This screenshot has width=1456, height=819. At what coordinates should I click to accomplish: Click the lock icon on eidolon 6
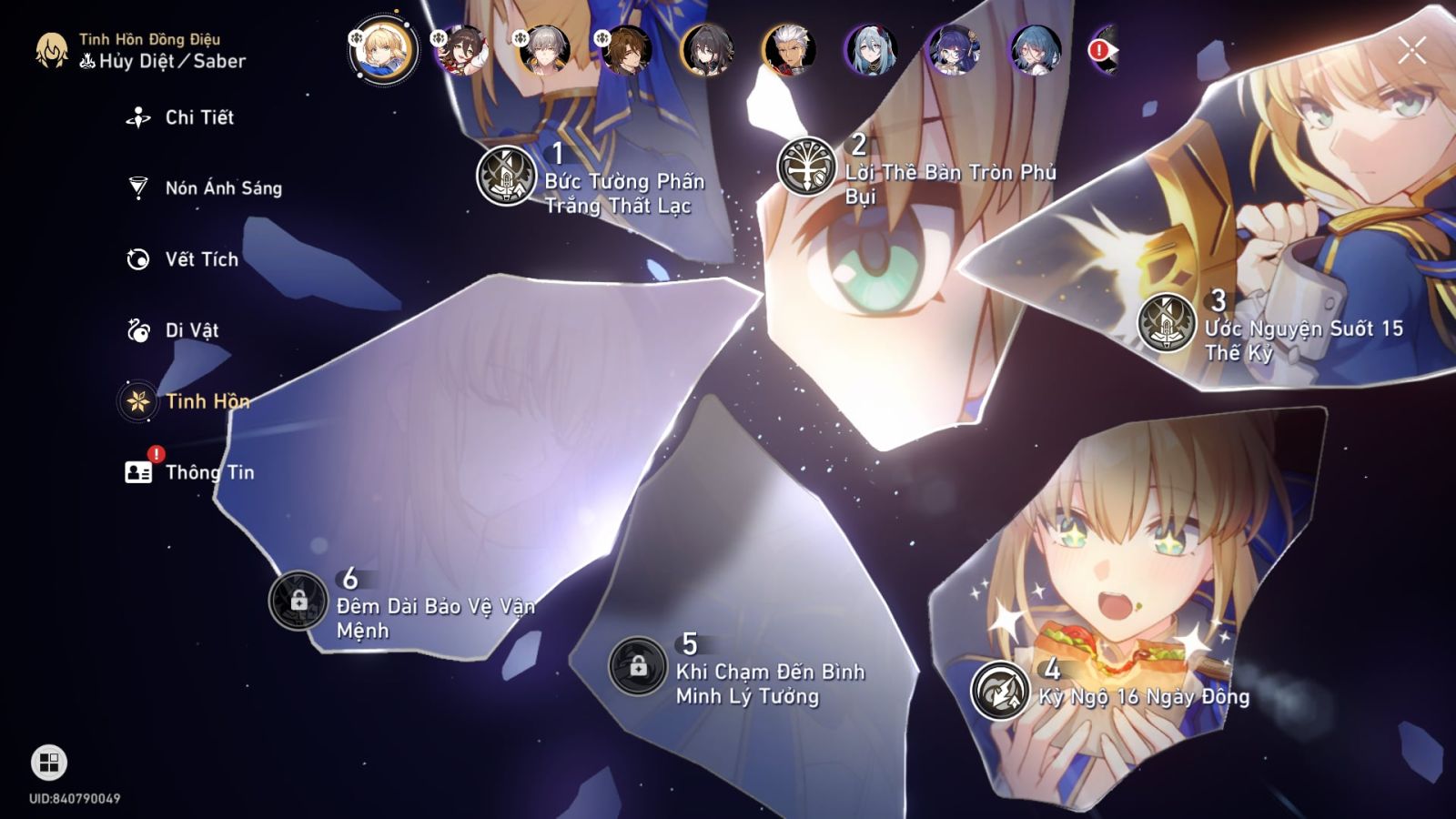click(x=299, y=600)
